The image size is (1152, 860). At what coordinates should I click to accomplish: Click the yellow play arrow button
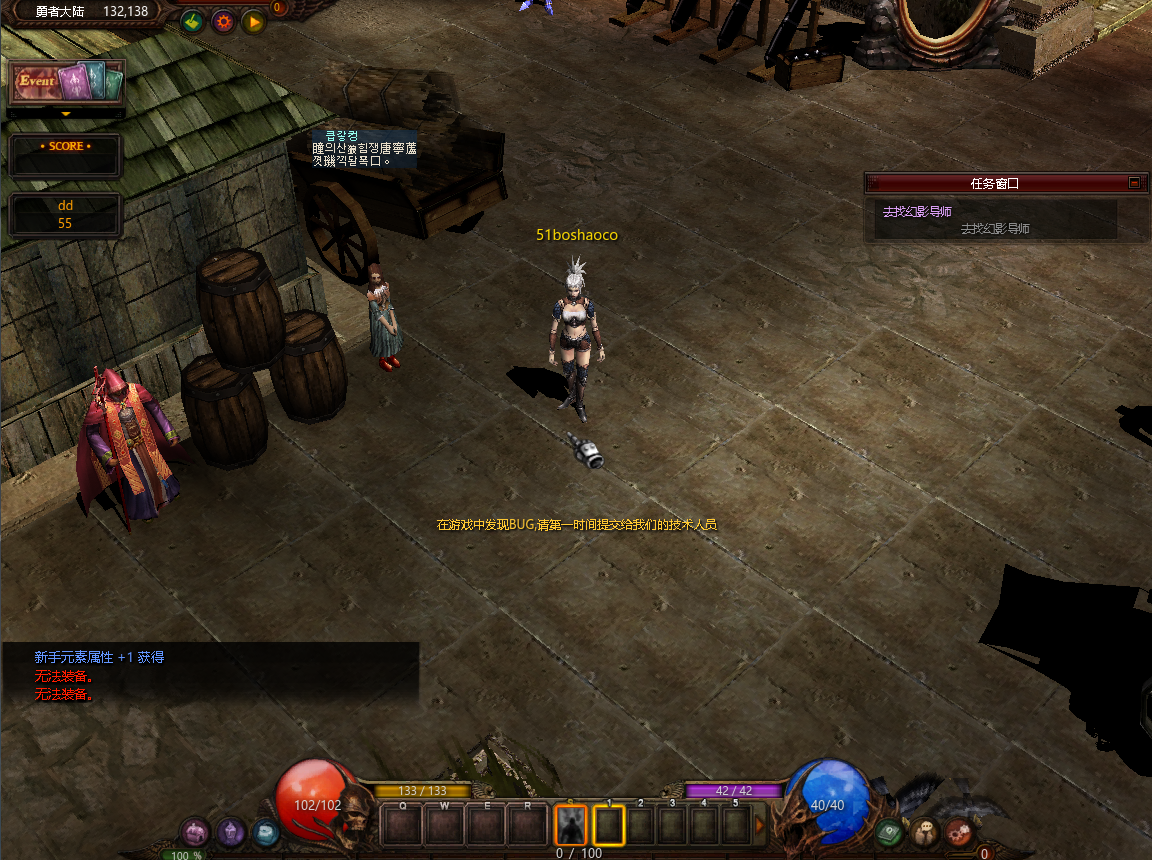[x=253, y=21]
